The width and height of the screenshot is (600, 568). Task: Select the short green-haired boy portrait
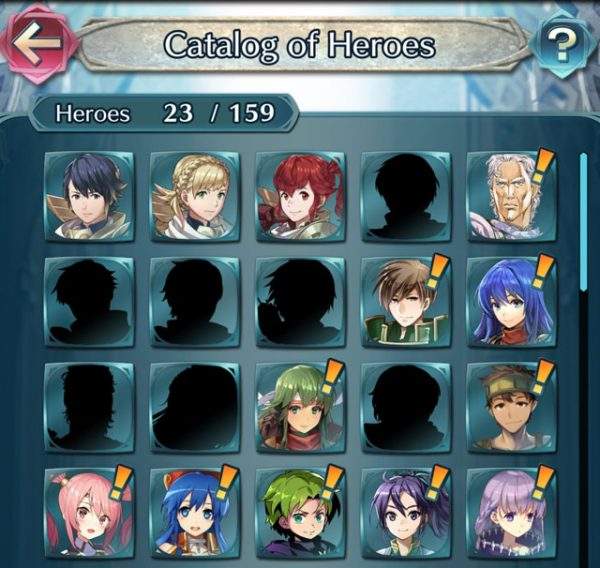pos(300,512)
